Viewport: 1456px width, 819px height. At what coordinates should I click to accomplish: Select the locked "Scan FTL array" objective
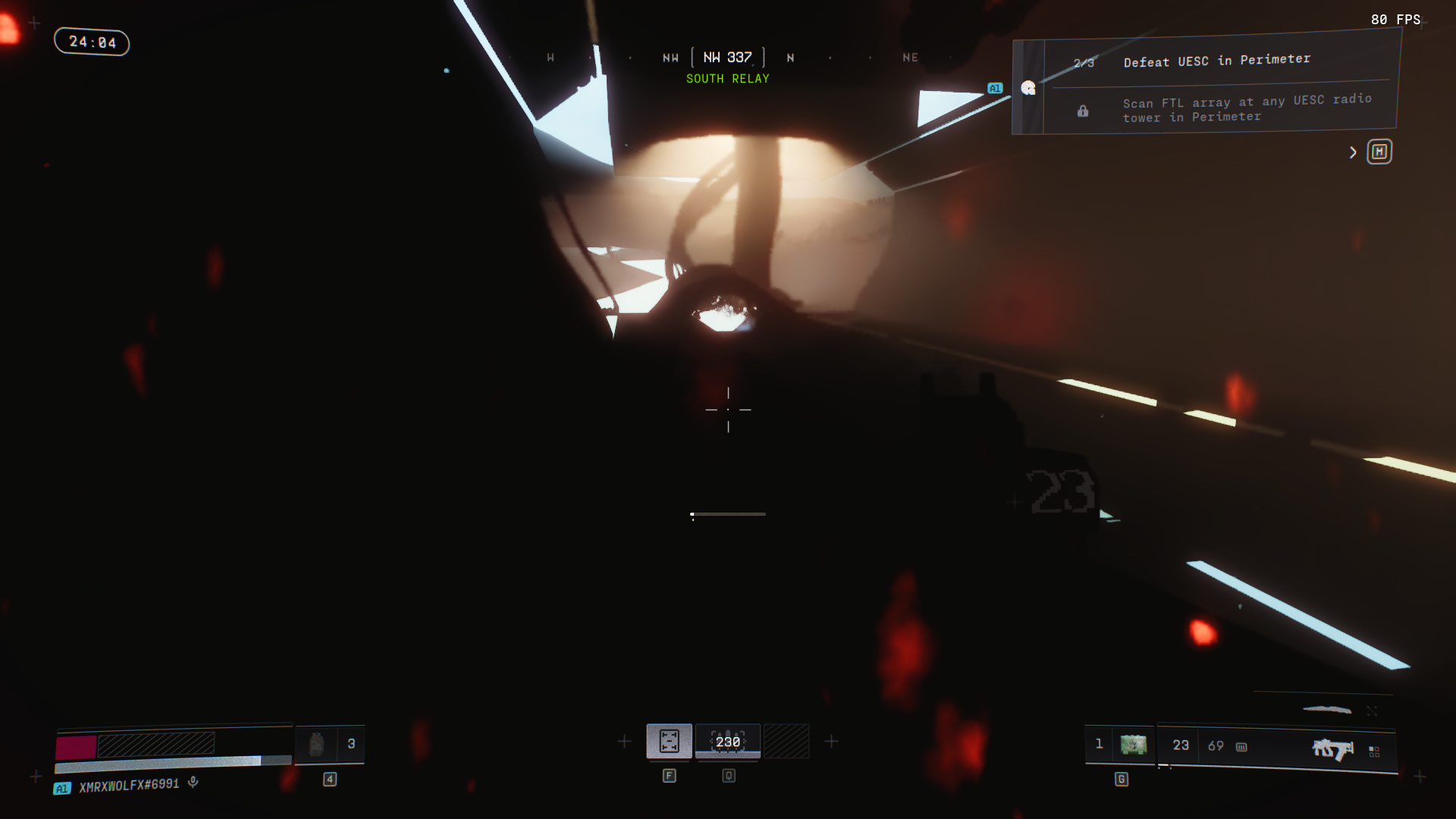(1247, 108)
